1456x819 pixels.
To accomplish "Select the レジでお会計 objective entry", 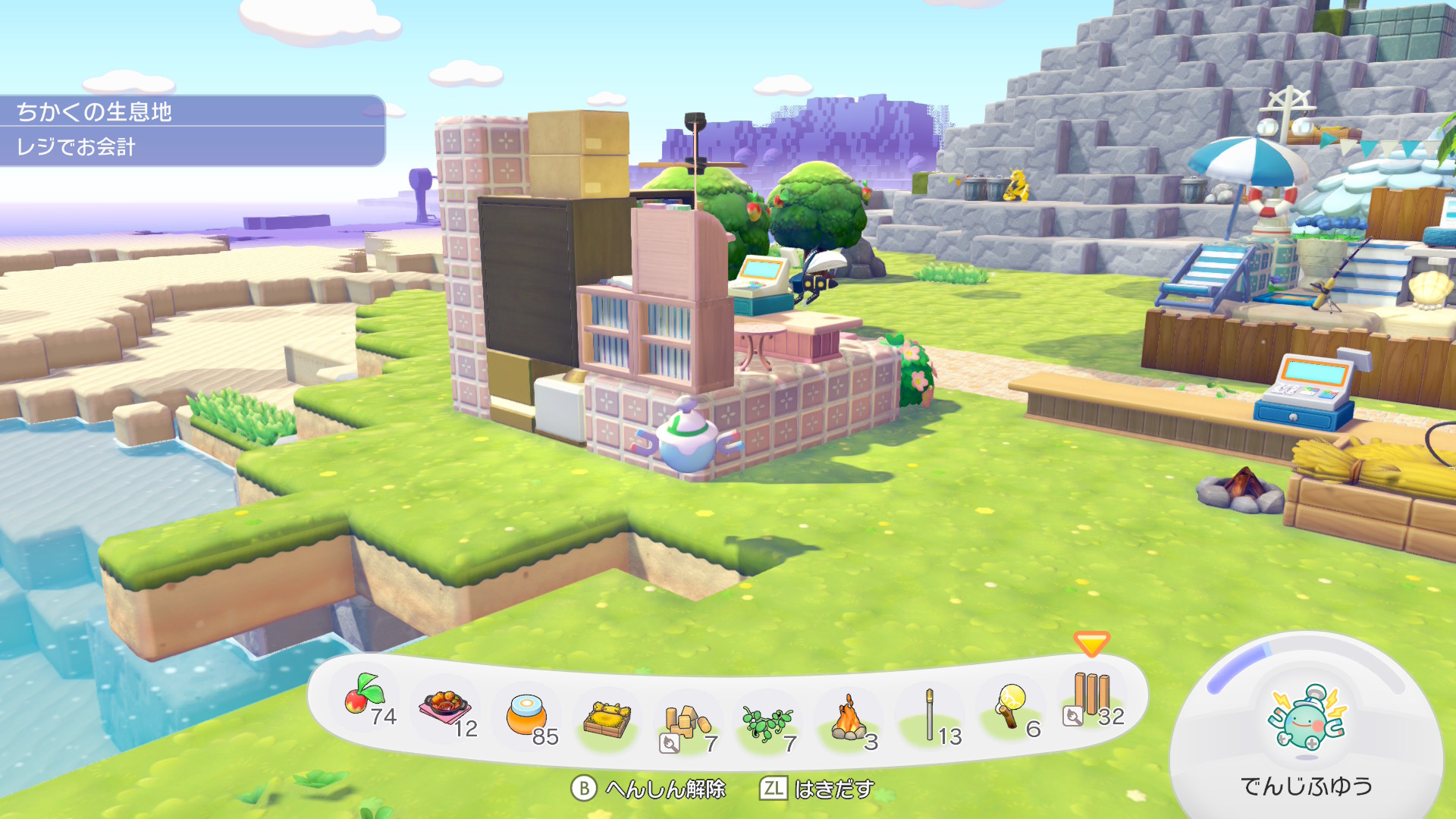I will tap(191, 147).
